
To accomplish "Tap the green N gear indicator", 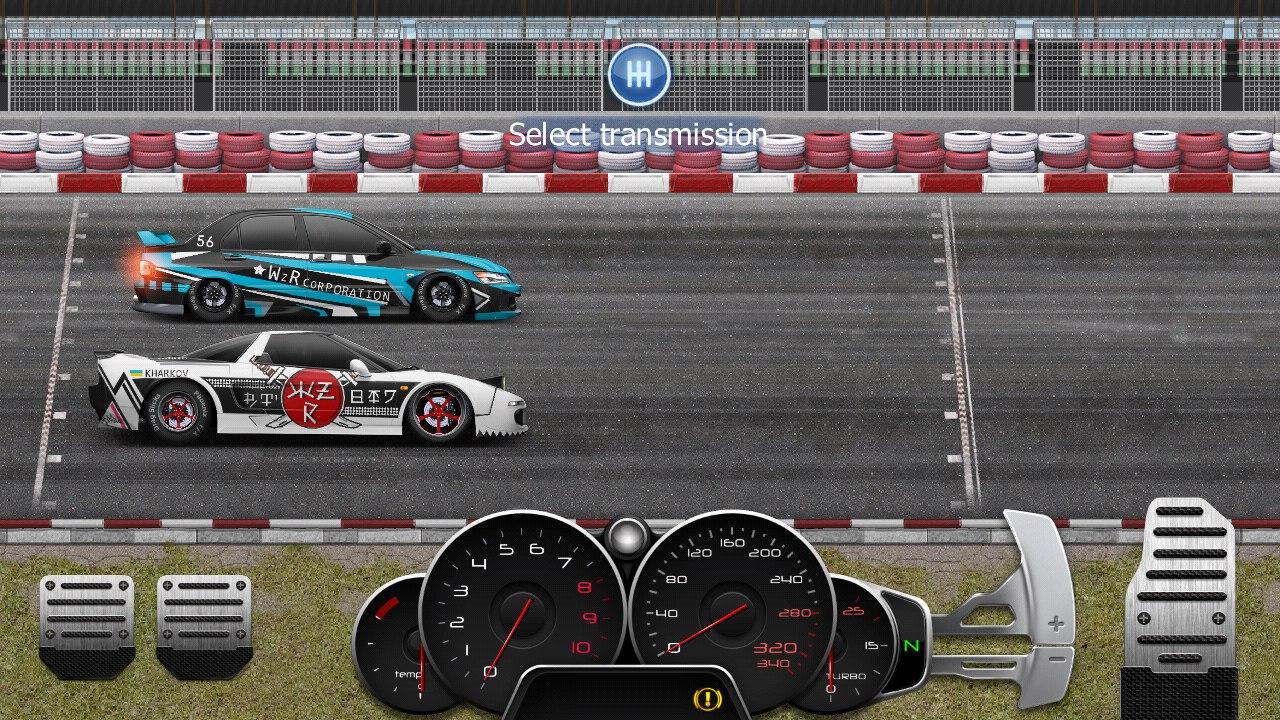I will point(910,648).
